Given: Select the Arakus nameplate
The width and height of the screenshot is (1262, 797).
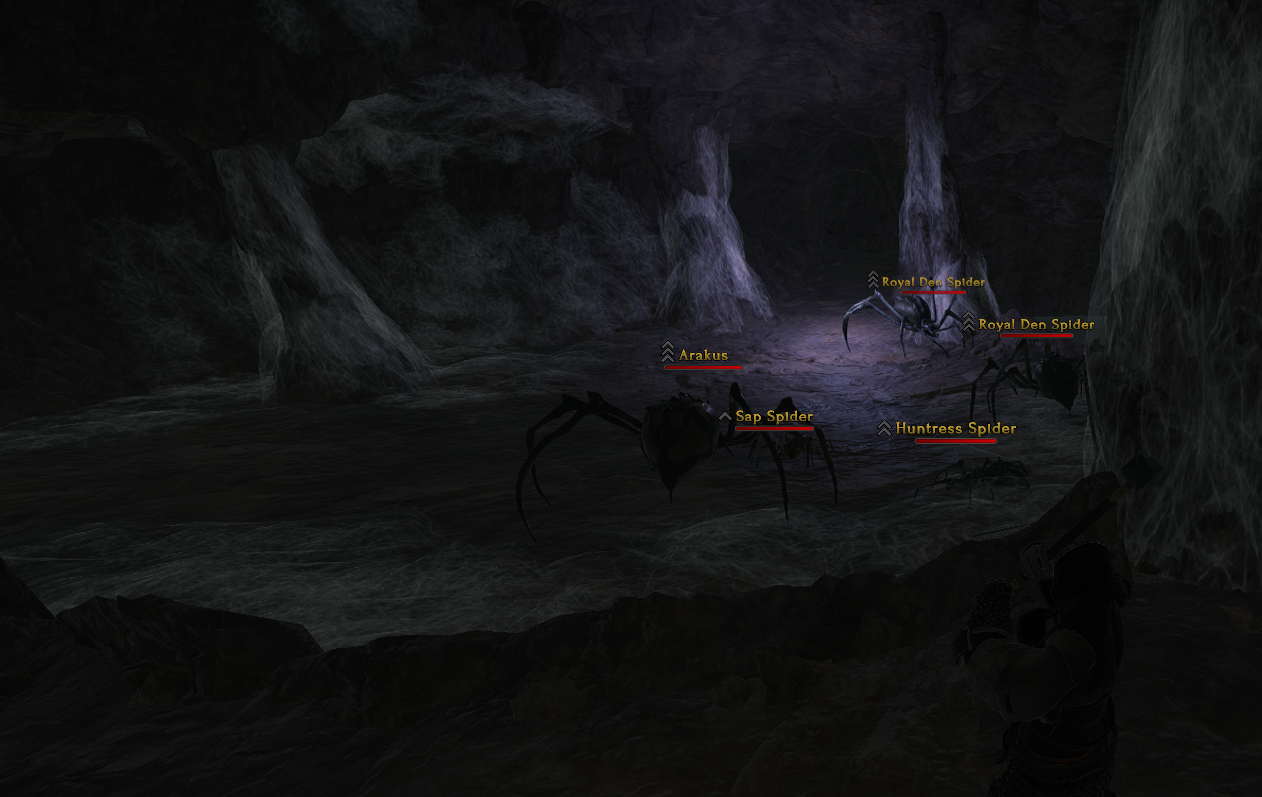Looking at the screenshot, I should point(703,355).
